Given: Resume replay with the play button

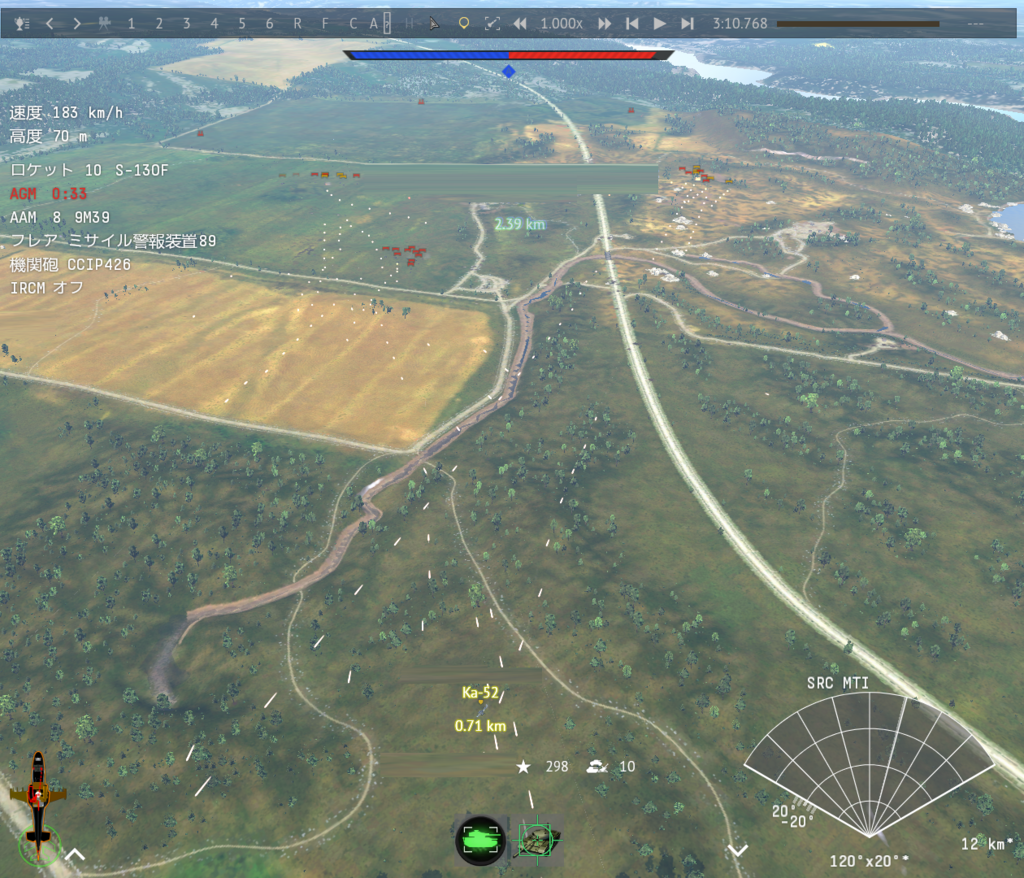Looking at the screenshot, I should (x=659, y=23).
